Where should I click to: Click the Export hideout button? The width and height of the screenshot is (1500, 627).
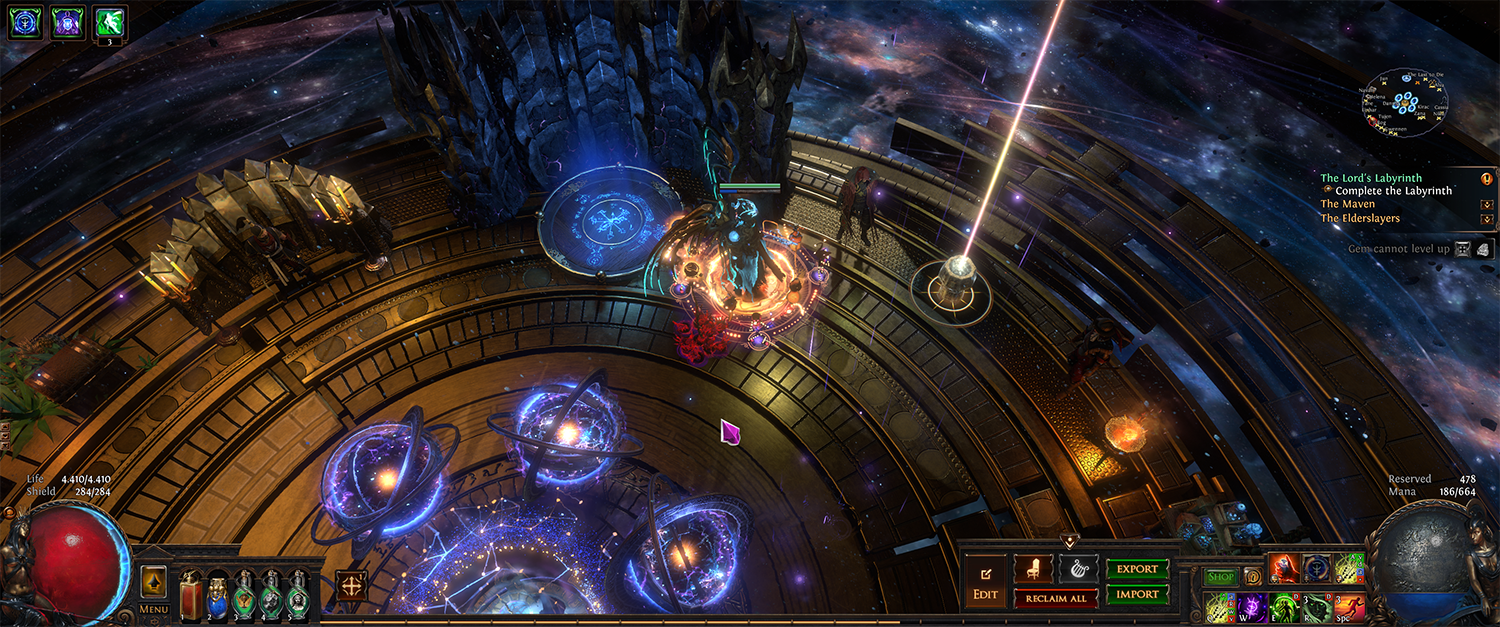(x=1137, y=569)
